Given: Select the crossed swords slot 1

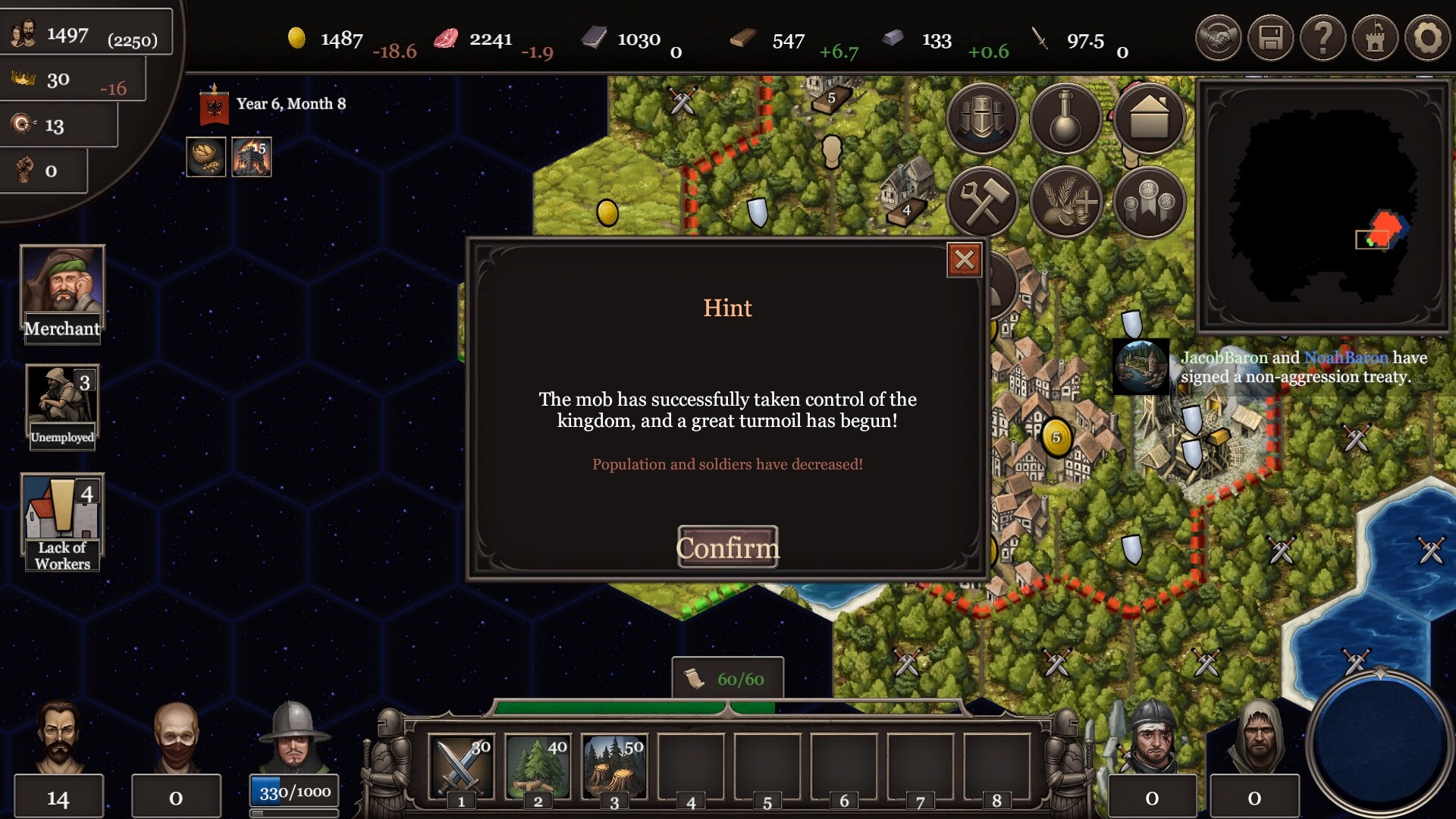Looking at the screenshot, I should pyautogui.click(x=461, y=766).
